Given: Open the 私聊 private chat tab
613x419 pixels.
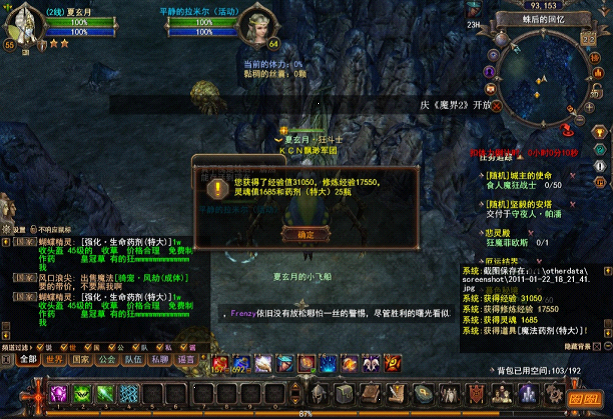Looking at the screenshot, I should pos(160,359).
